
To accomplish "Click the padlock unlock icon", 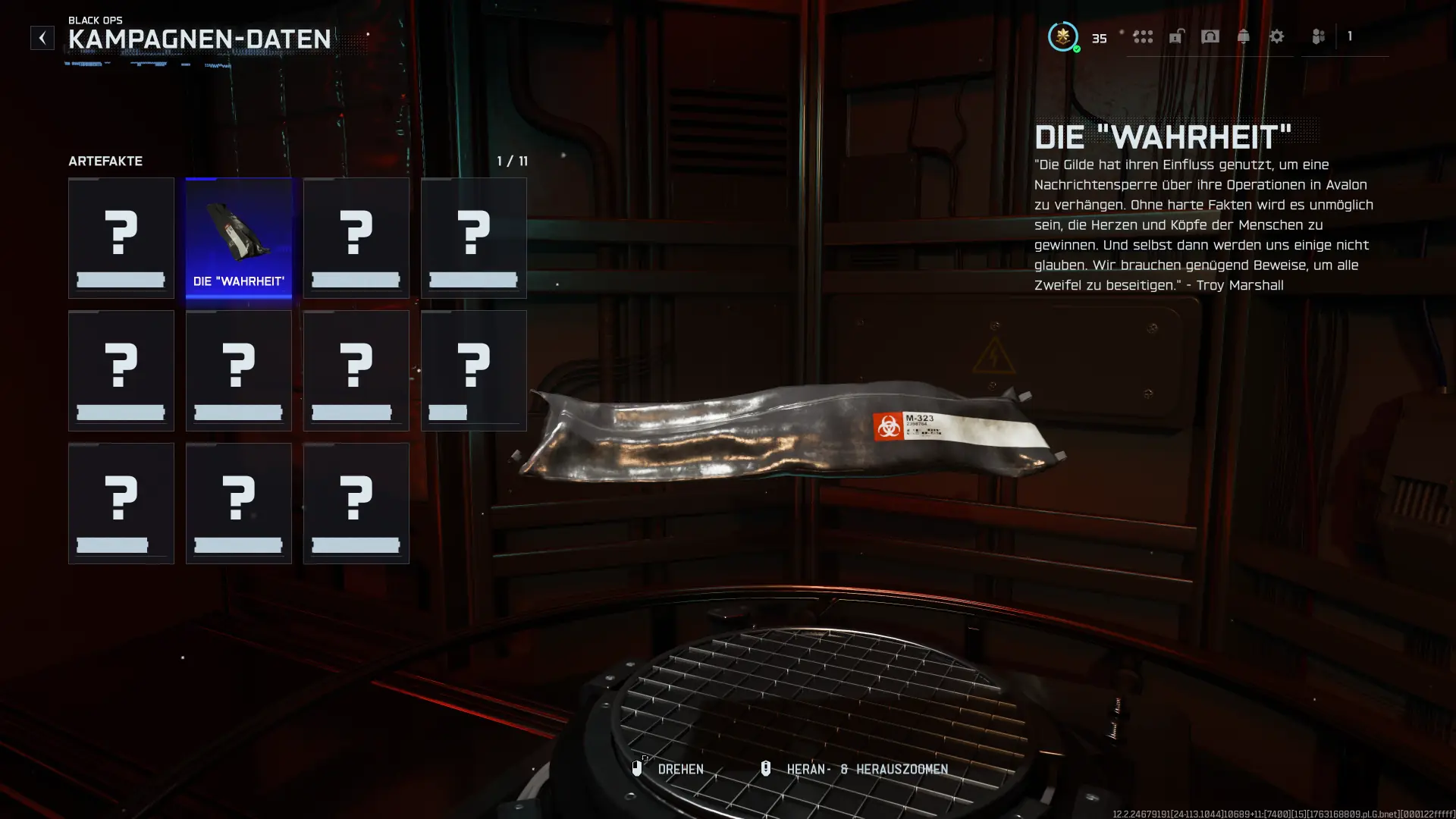I will 1176,36.
